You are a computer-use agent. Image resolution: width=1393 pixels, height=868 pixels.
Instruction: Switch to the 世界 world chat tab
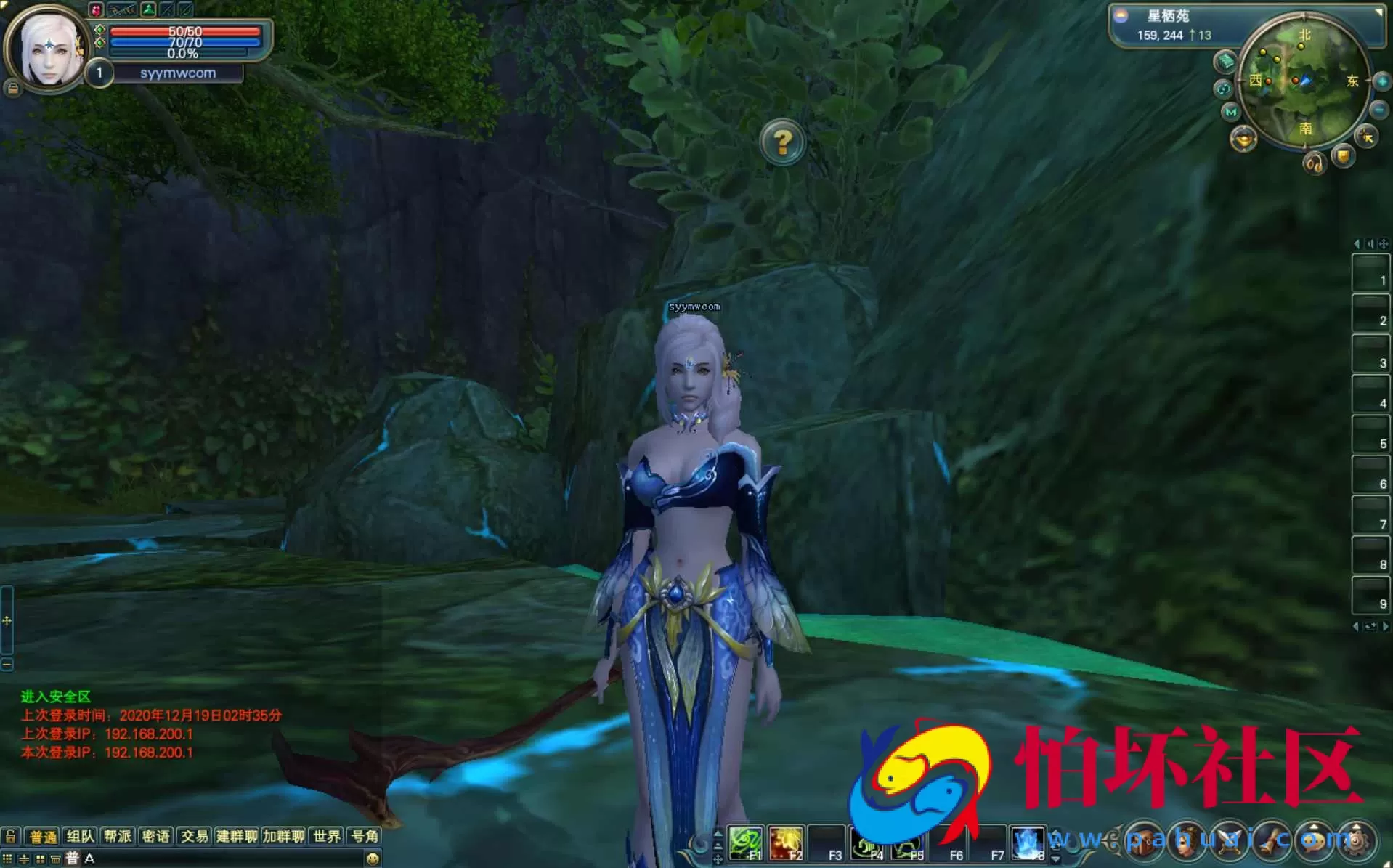[327, 836]
